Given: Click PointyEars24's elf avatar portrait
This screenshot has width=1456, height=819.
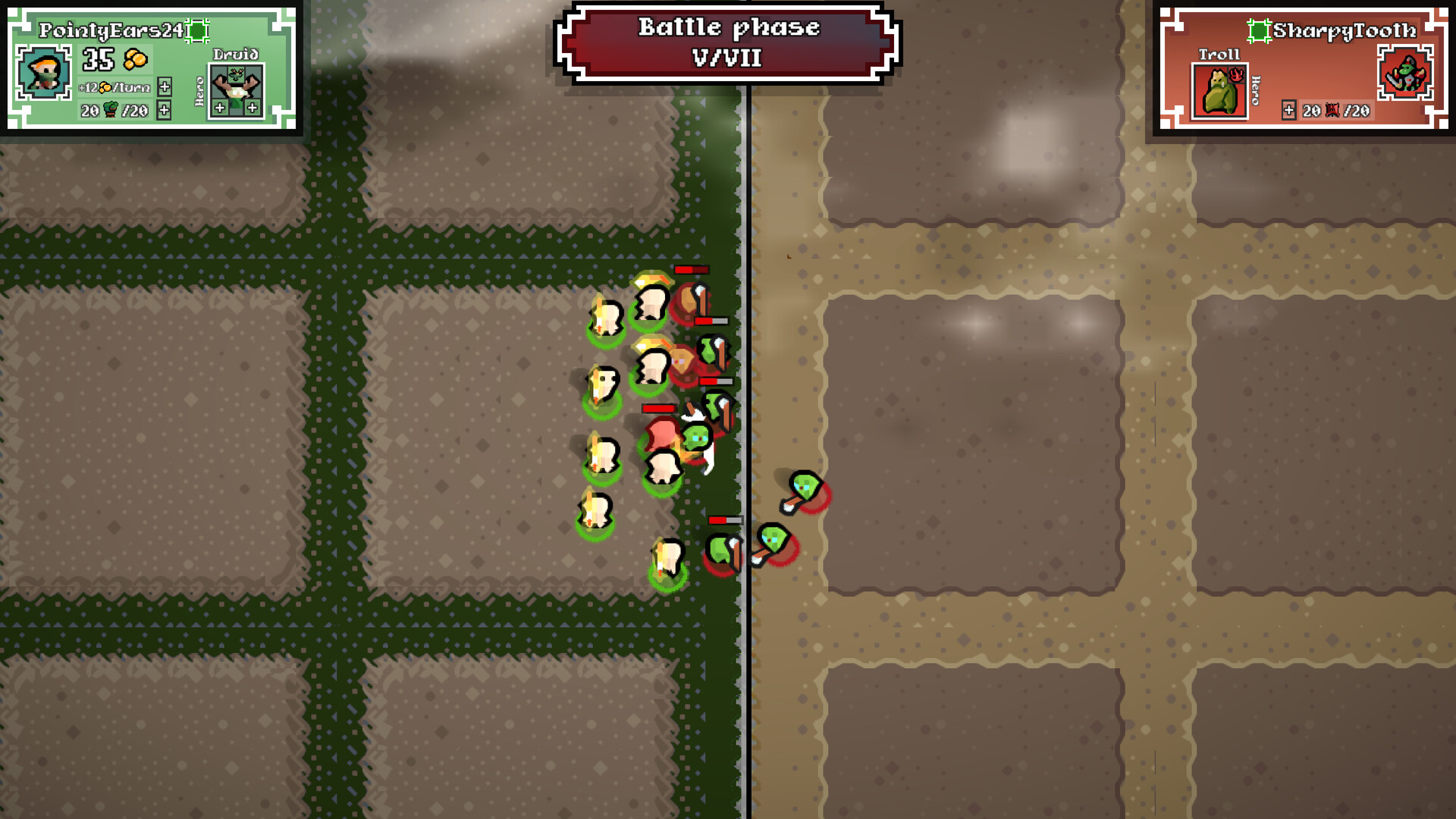Looking at the screenshot, I should (x=42, y=74).
